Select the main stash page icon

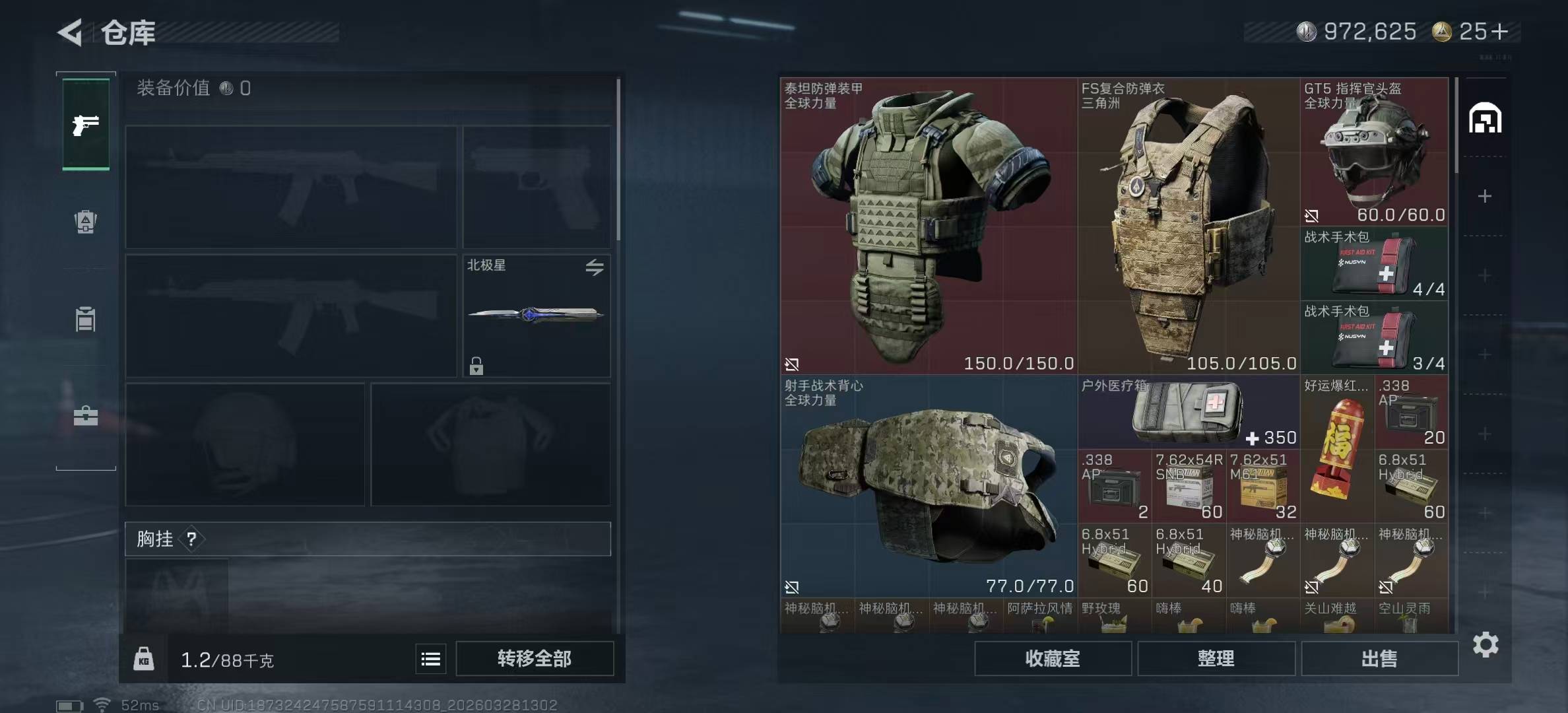point(1485,119)
